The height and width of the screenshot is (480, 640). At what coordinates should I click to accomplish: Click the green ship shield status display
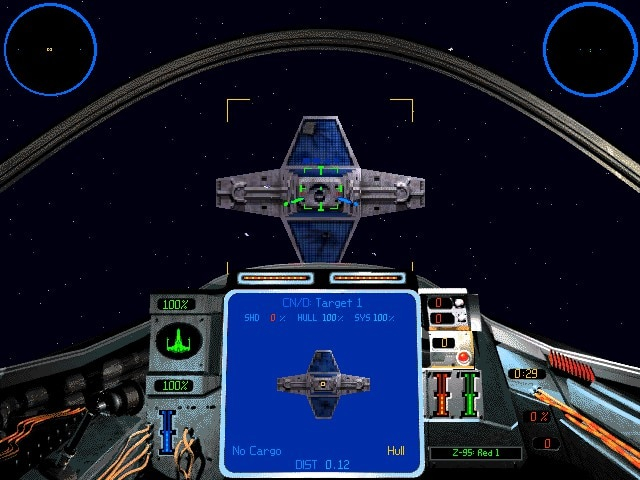click(x=179, y=345)
